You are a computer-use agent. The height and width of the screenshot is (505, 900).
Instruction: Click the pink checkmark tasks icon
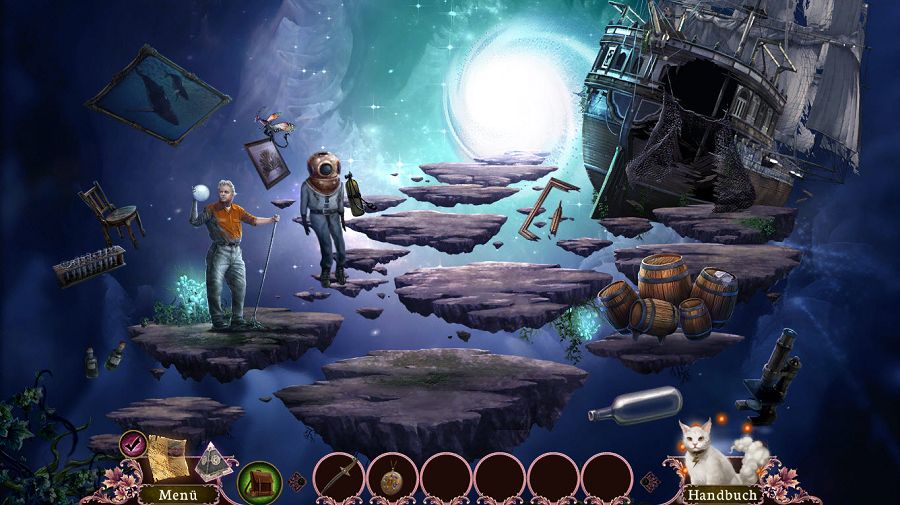[133, 442]
